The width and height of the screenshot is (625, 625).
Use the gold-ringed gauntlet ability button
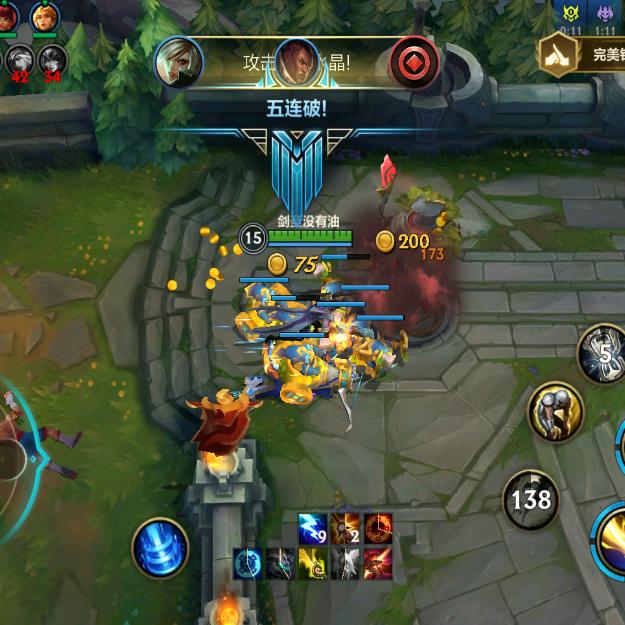[x=554, y=410]
